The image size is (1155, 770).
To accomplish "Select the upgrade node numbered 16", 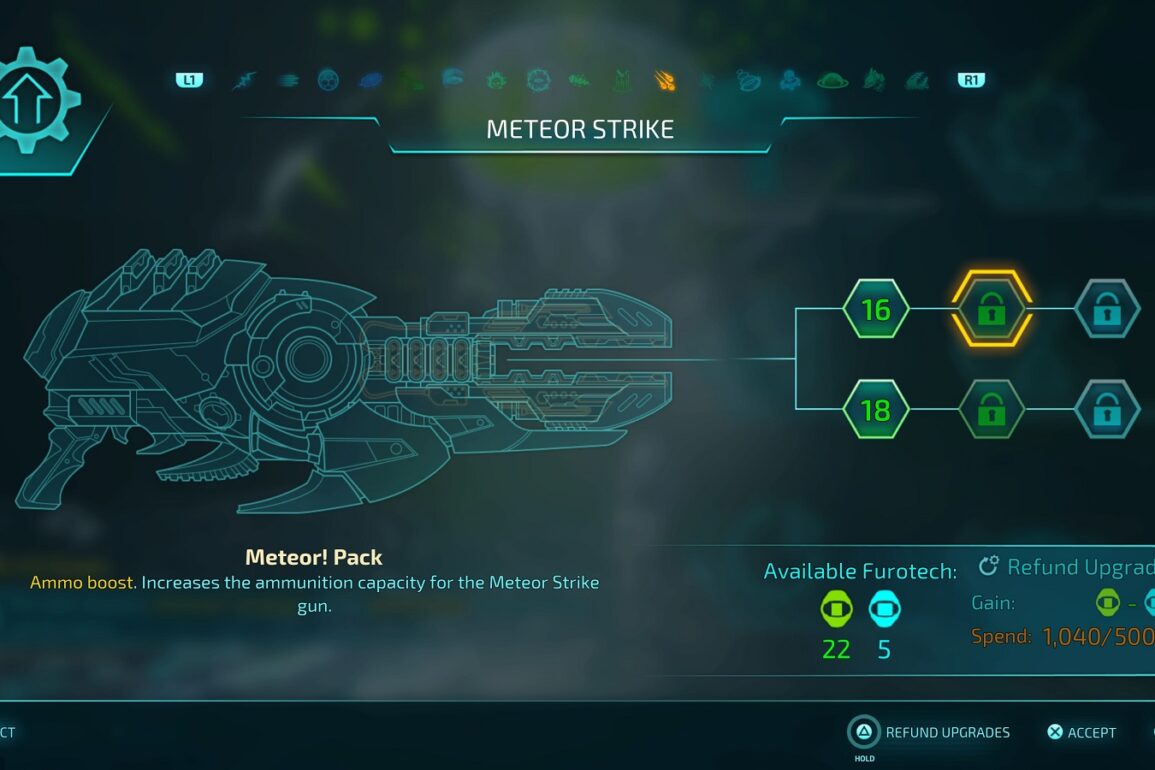I will [x=875, y=309].
